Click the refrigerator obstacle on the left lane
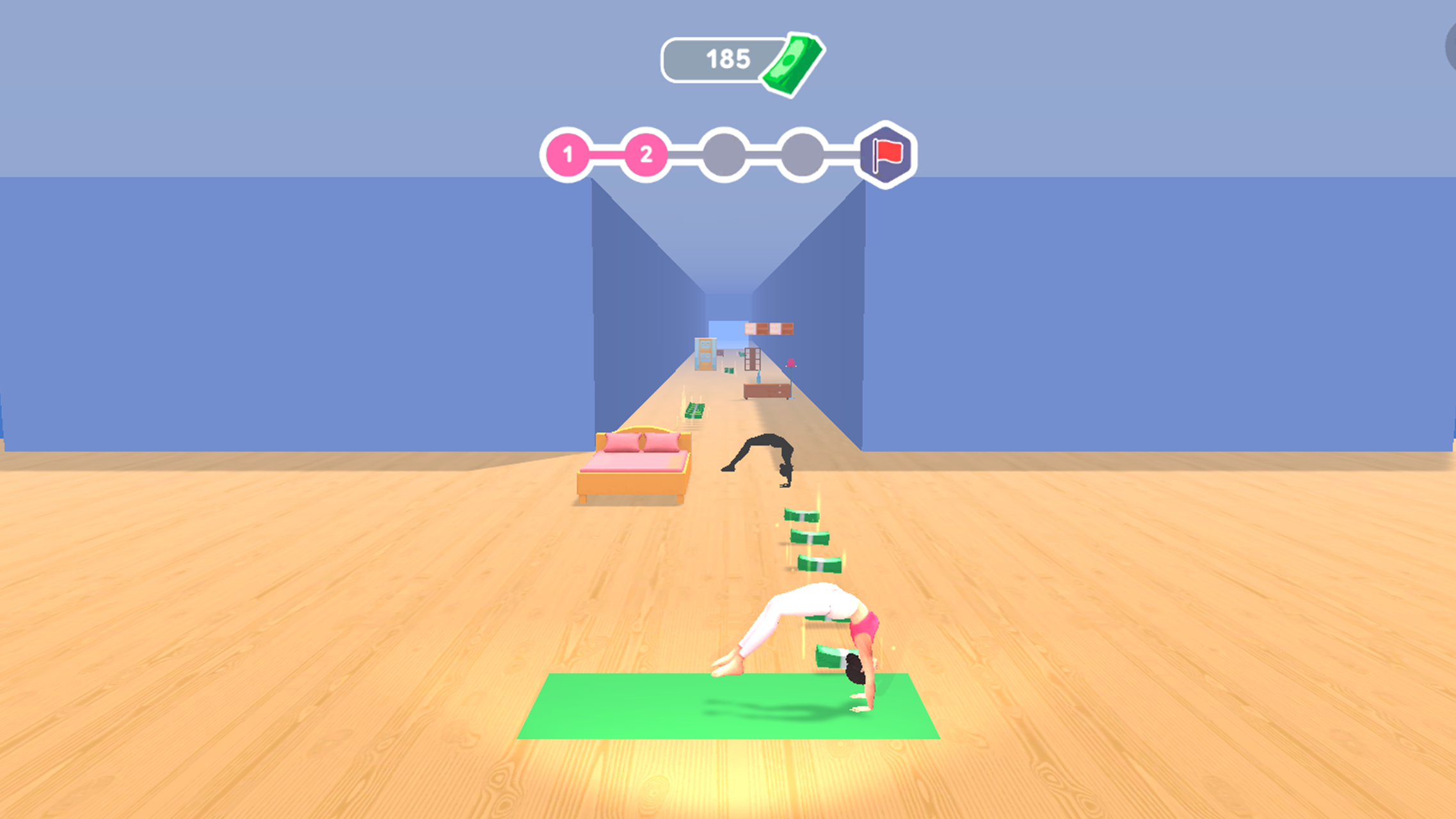The width and height of the screenshot is (1456, 819). tap(705, 355)
